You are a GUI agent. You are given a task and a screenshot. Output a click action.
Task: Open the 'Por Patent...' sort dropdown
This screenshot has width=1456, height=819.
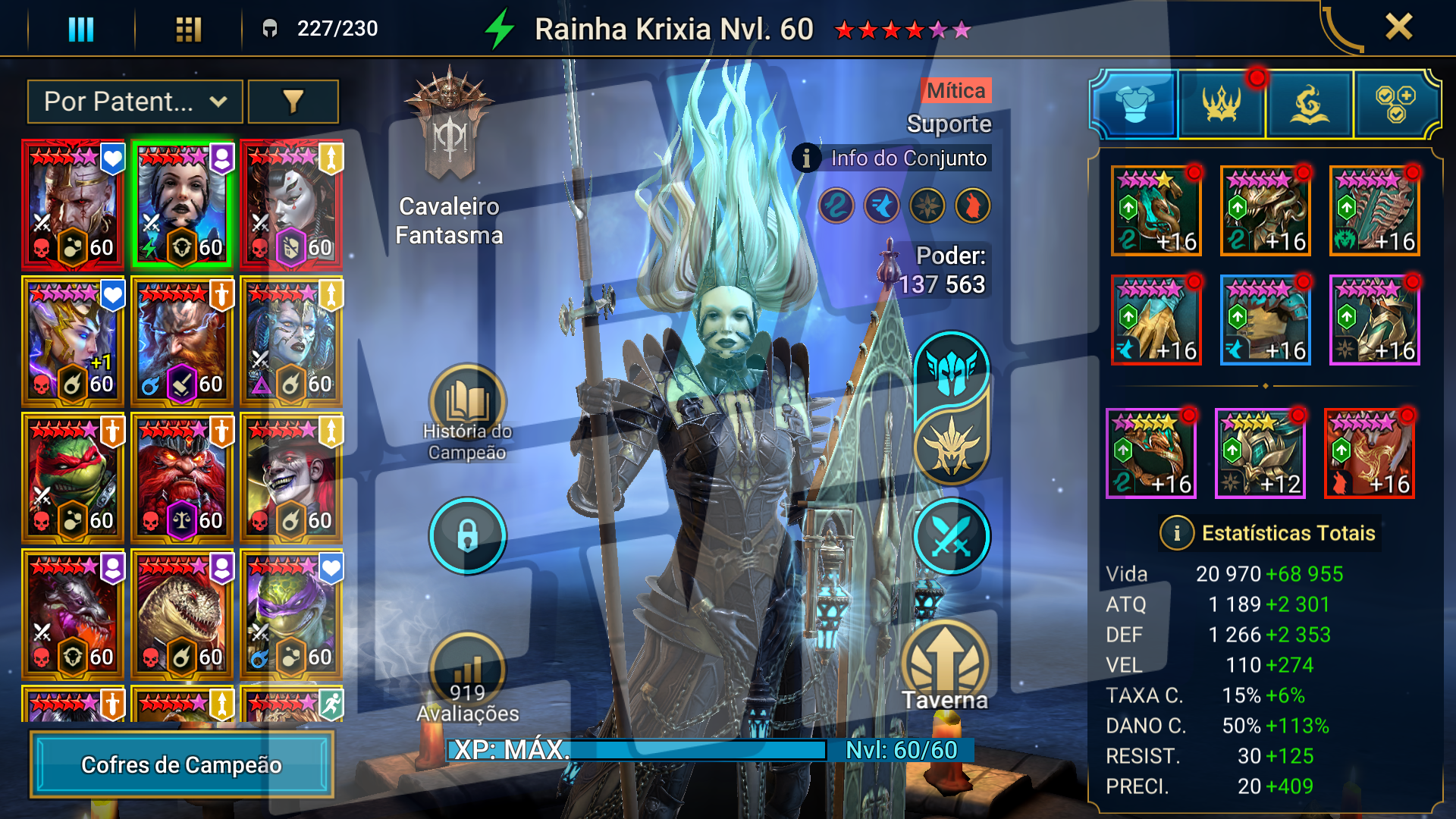[x=135, y=102]
